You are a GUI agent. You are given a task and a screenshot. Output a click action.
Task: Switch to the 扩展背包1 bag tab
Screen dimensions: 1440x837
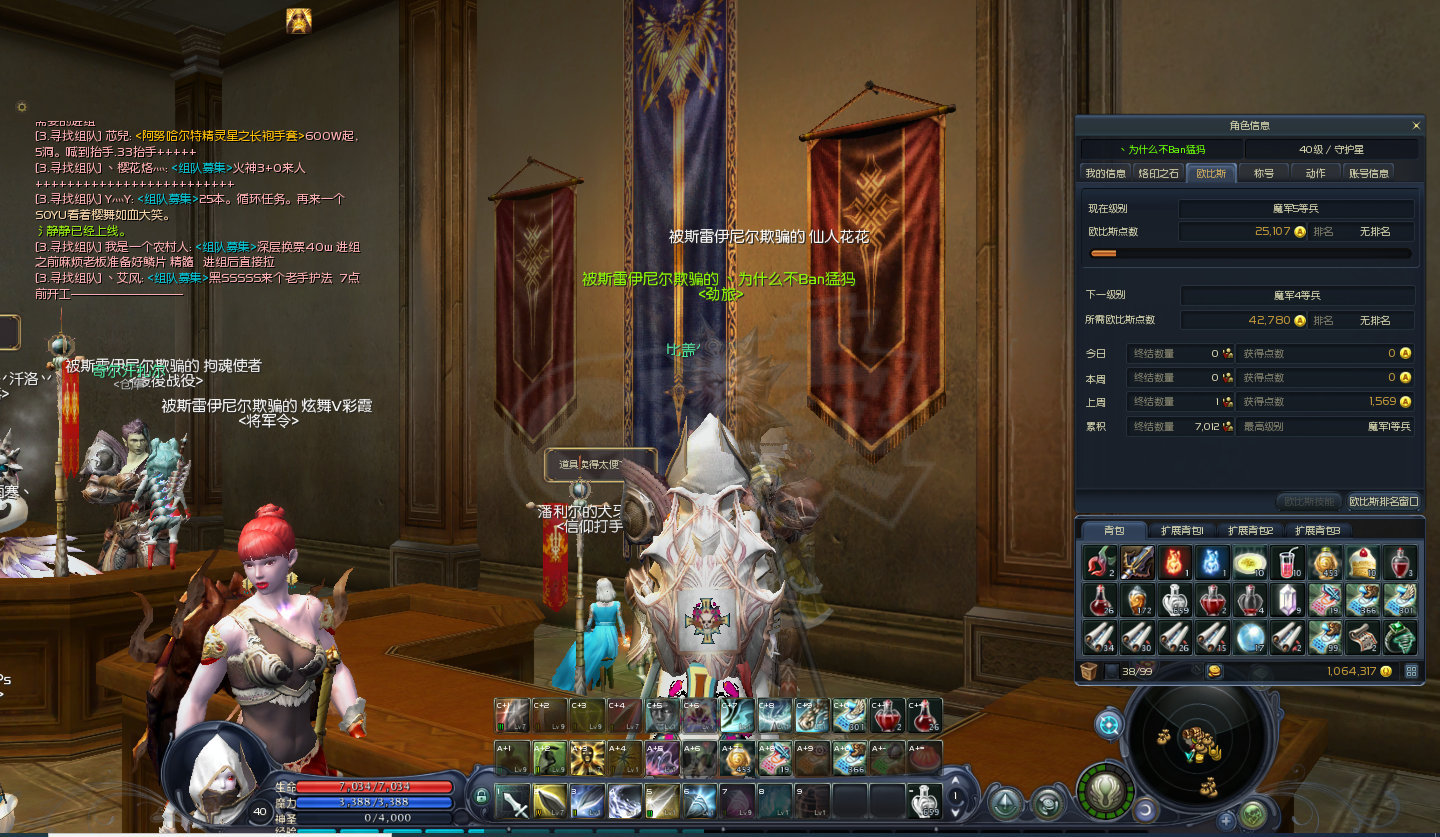(x=1183, y=530)
